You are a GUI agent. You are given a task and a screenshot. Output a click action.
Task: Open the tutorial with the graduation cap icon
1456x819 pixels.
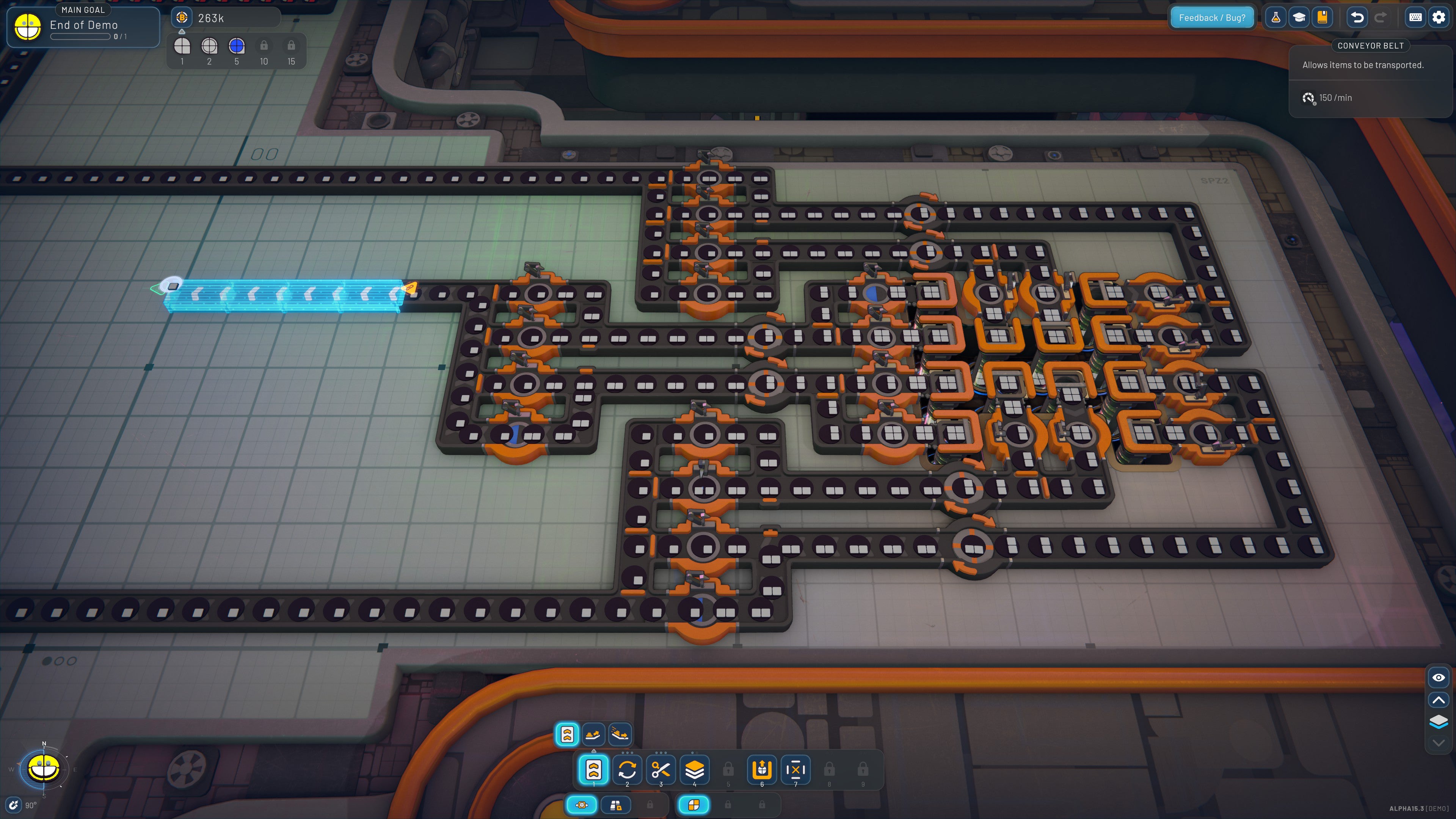pos(1299,17)
